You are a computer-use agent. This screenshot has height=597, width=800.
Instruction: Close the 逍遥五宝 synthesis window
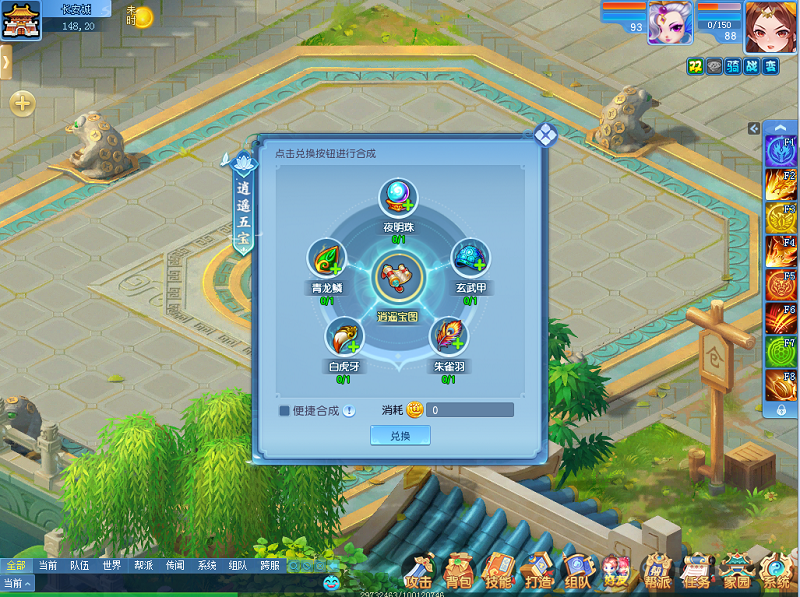click(545, 135)
